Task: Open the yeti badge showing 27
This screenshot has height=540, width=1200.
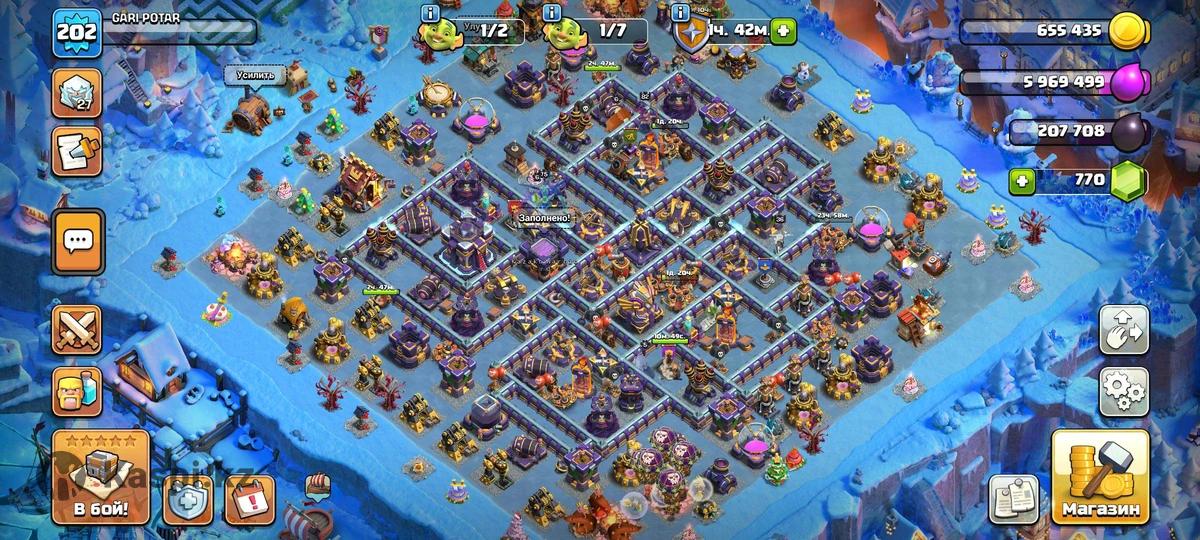Action: pyautogui.click(x=78, y=93)
